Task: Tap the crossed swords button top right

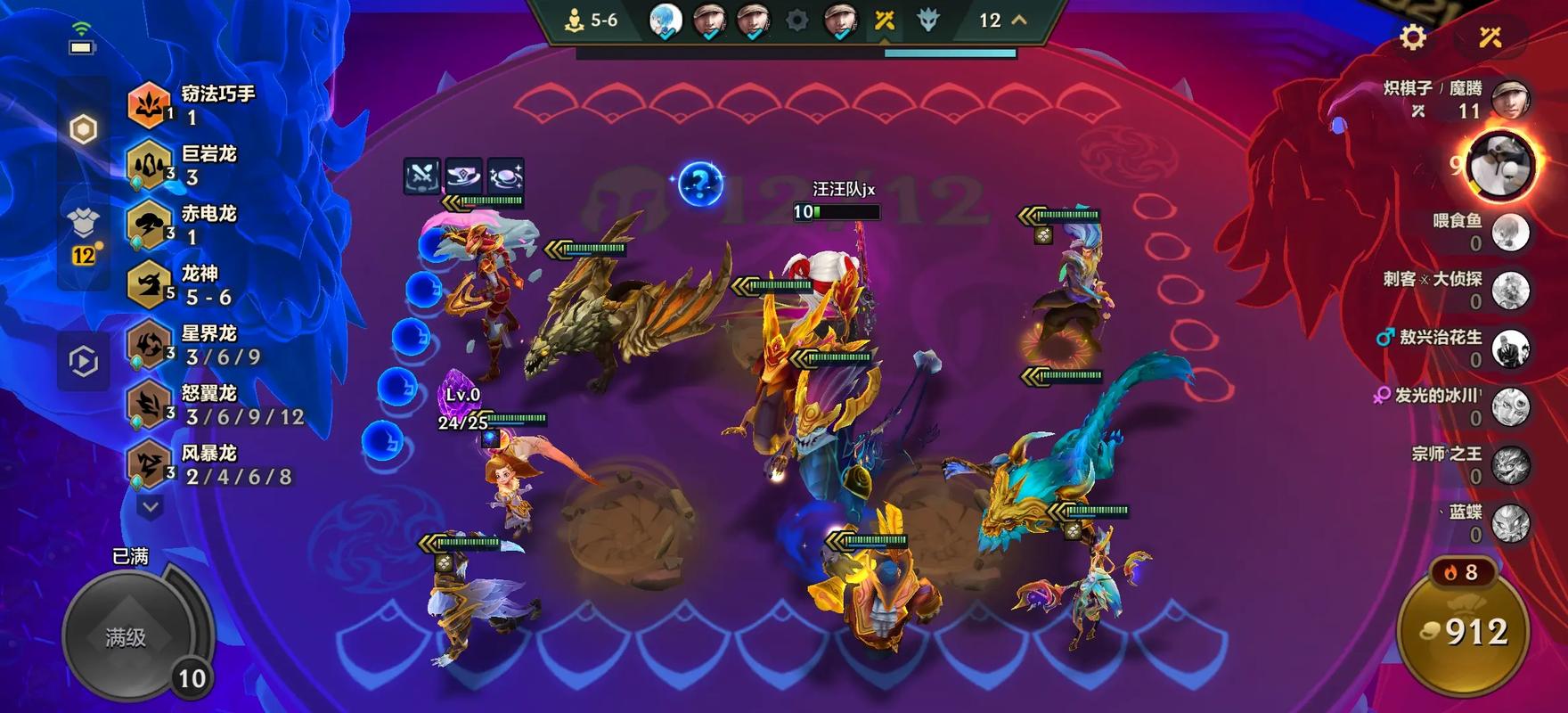Action: [1490, 37]
